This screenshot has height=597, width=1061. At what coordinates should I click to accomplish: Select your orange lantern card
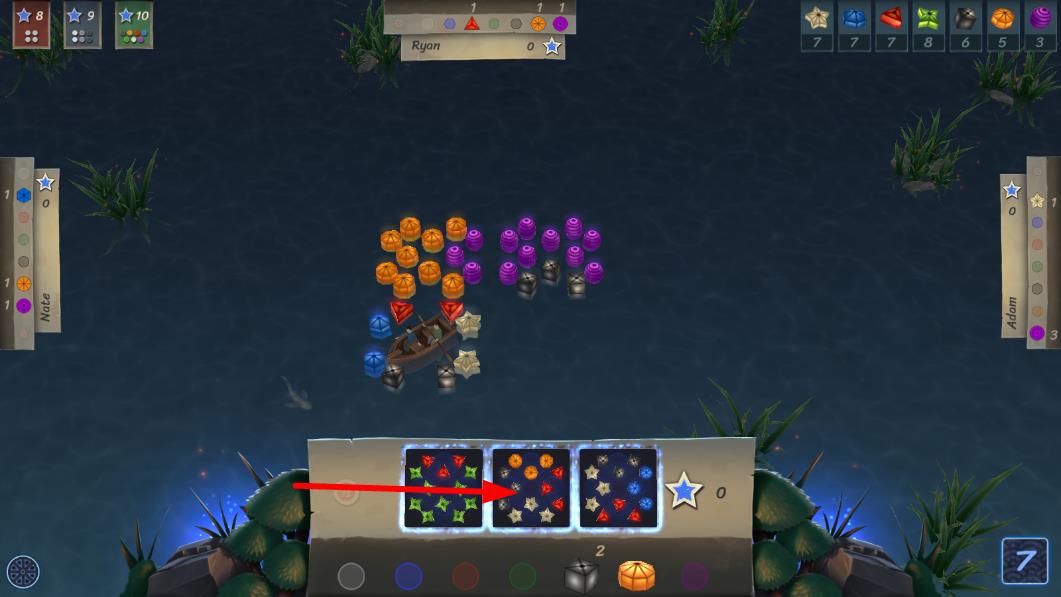click(x=636, y=575)
